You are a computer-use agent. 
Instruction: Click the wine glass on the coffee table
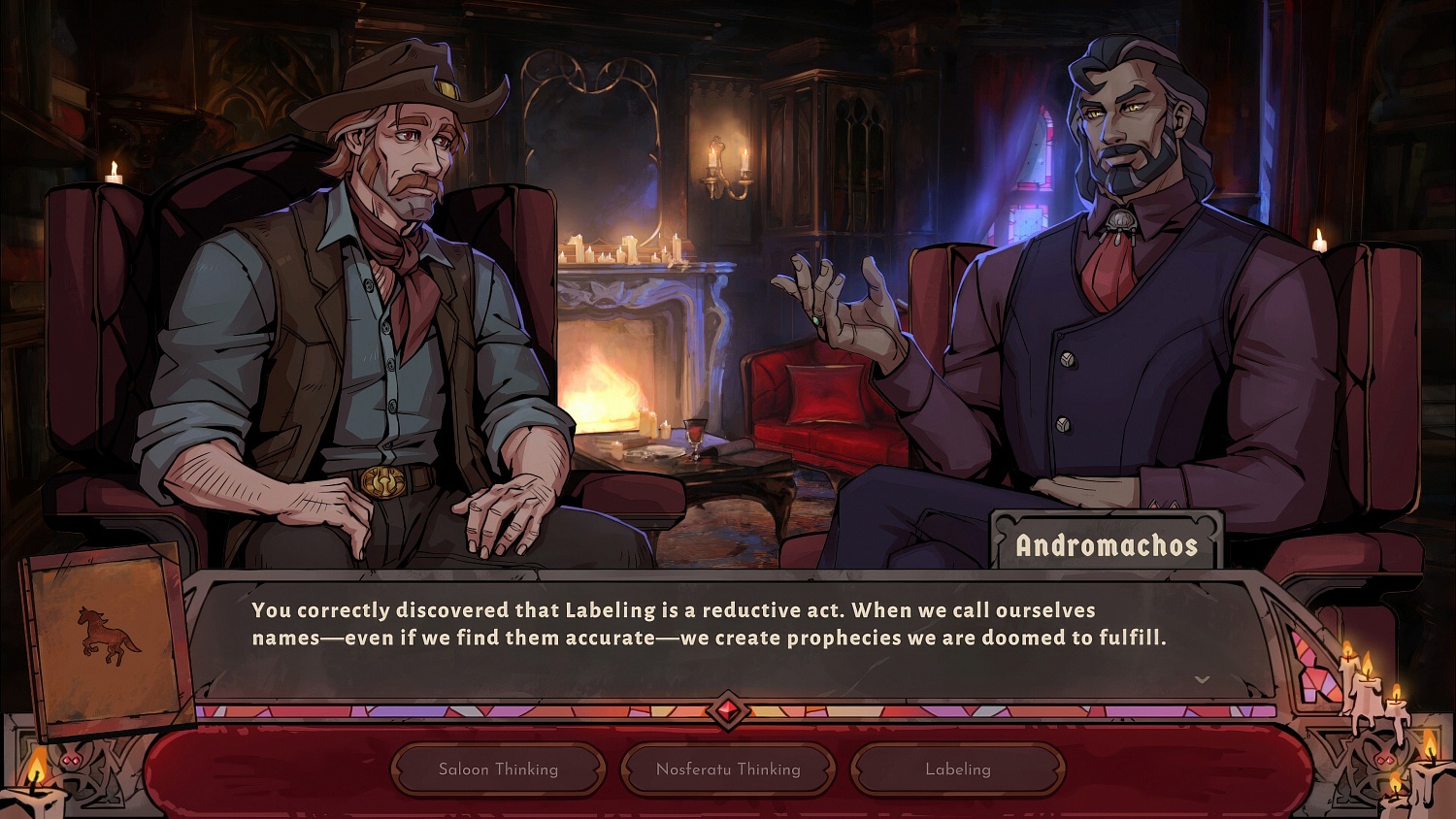point(697,439)
